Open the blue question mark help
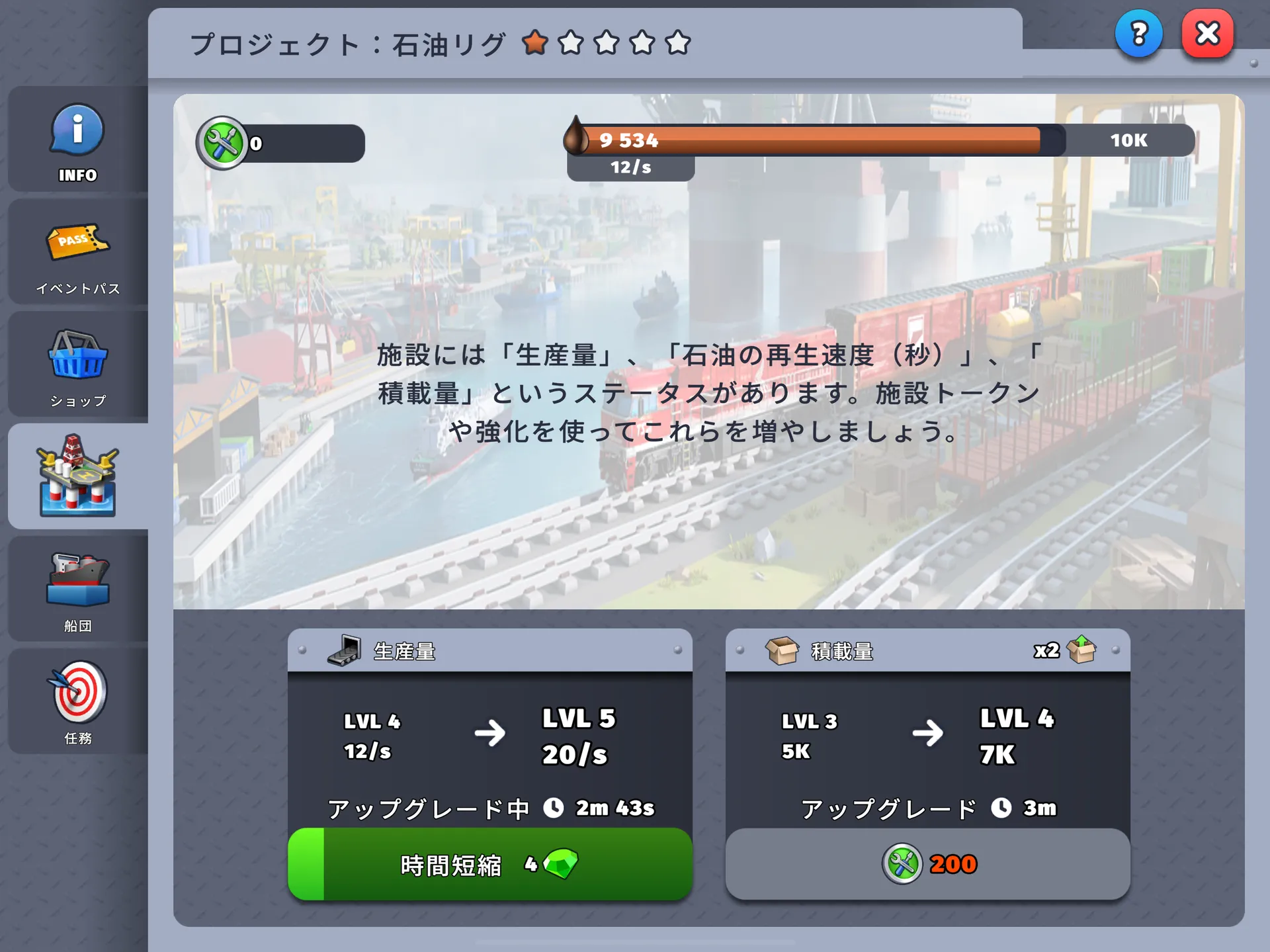This screenshot has height=952, width=1270. [1138, 34]
